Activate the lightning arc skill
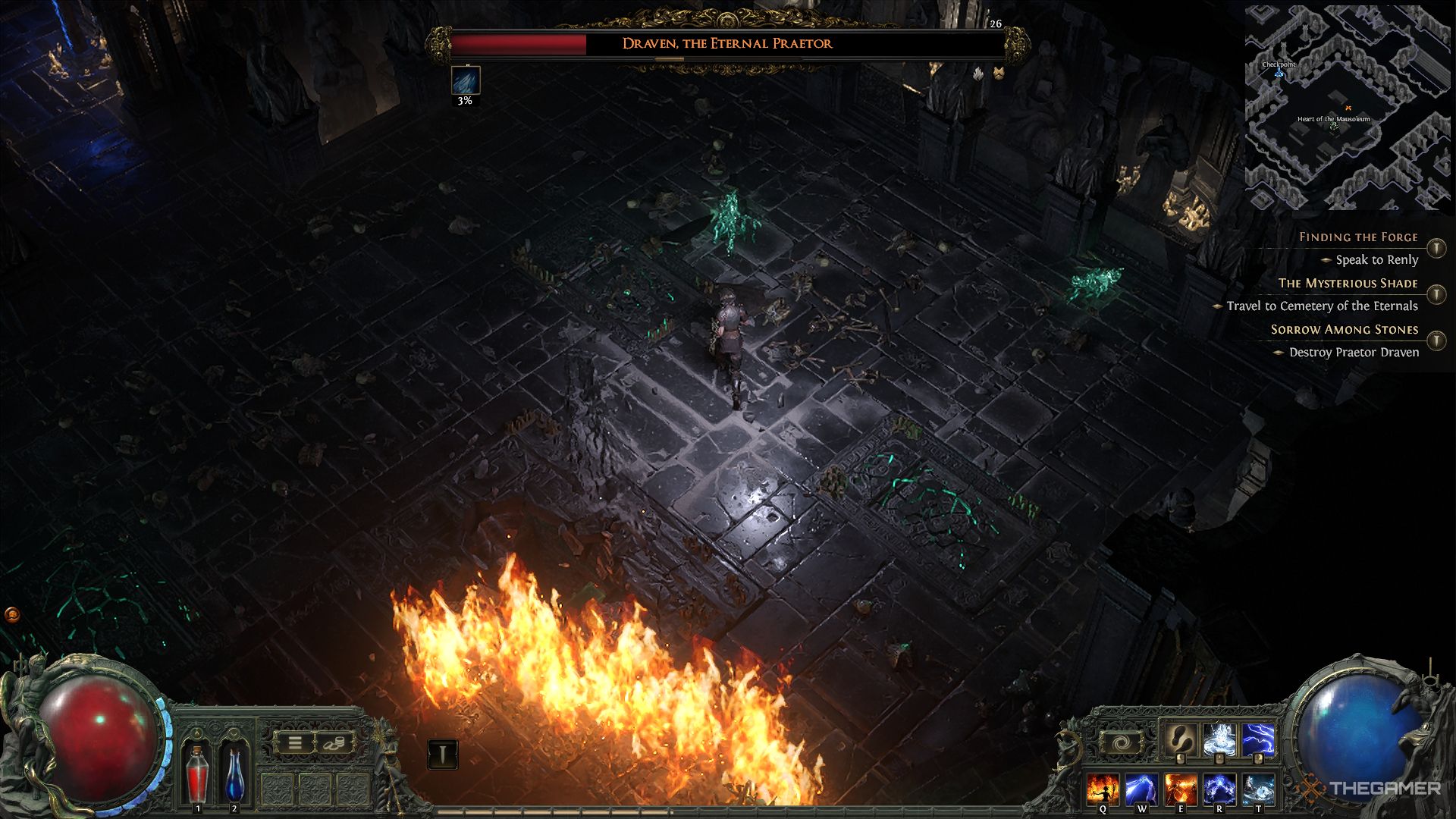Image resolution: width=1456 pixels, height=819 pixels. pos(1257,740)
